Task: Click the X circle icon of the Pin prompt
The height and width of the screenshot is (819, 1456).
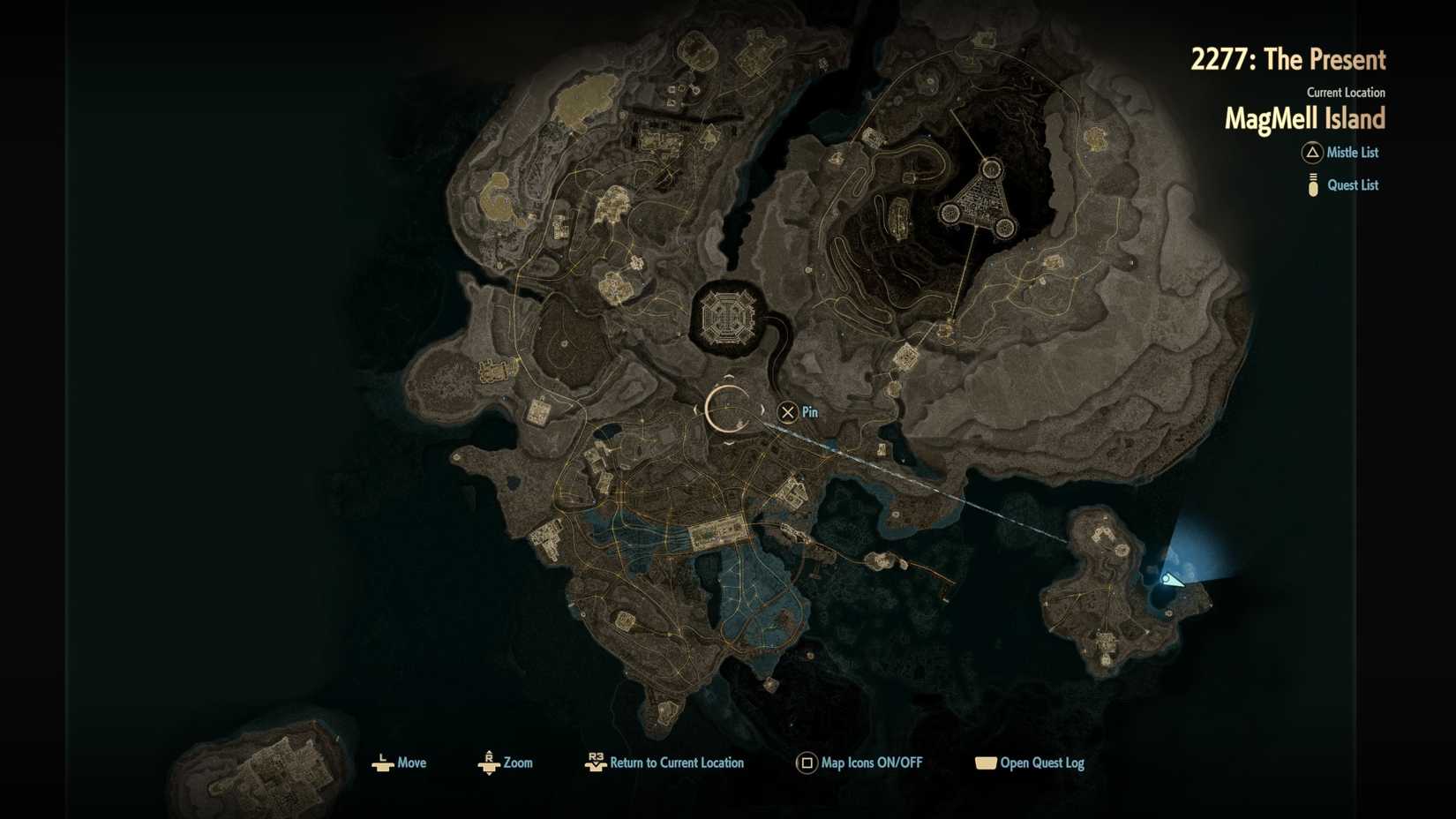Action: 786,412
